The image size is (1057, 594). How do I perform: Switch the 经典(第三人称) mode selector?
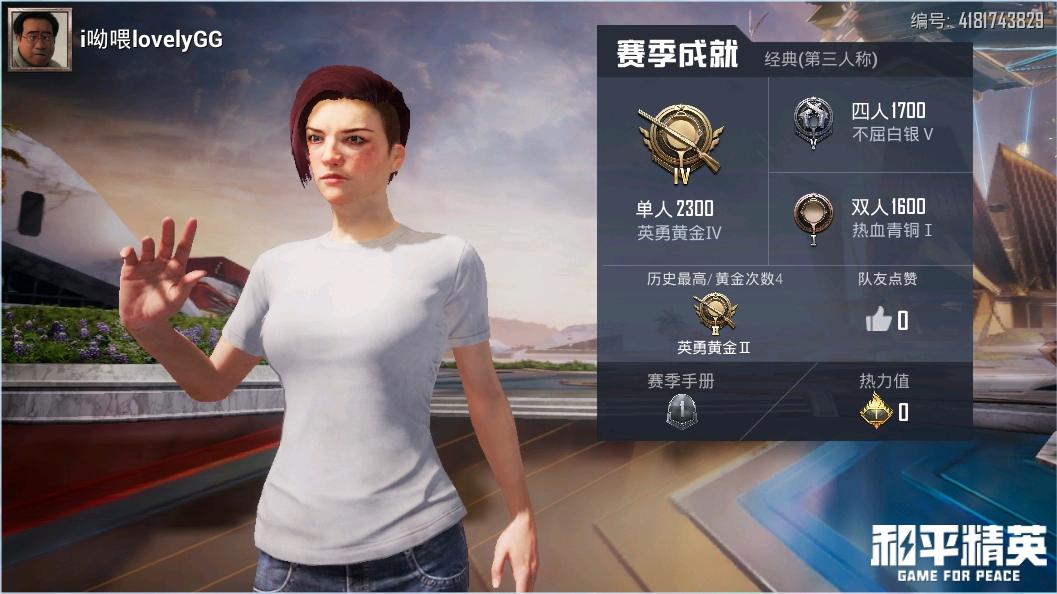[x=820, y=60]
